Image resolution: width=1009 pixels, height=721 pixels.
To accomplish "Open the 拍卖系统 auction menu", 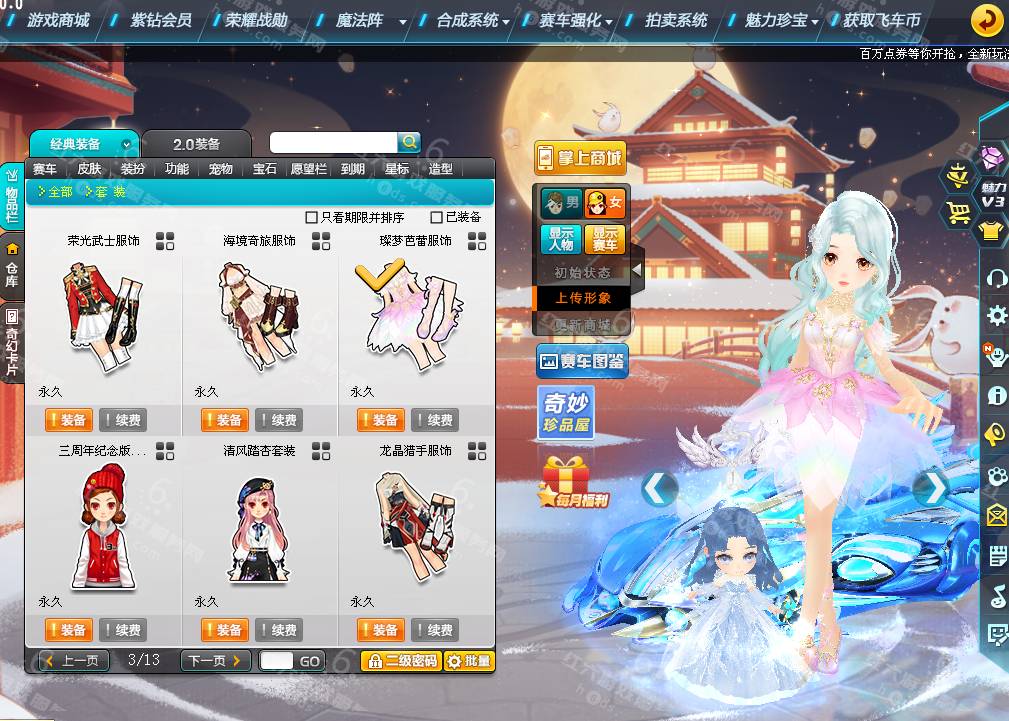I will pos(676,20).
